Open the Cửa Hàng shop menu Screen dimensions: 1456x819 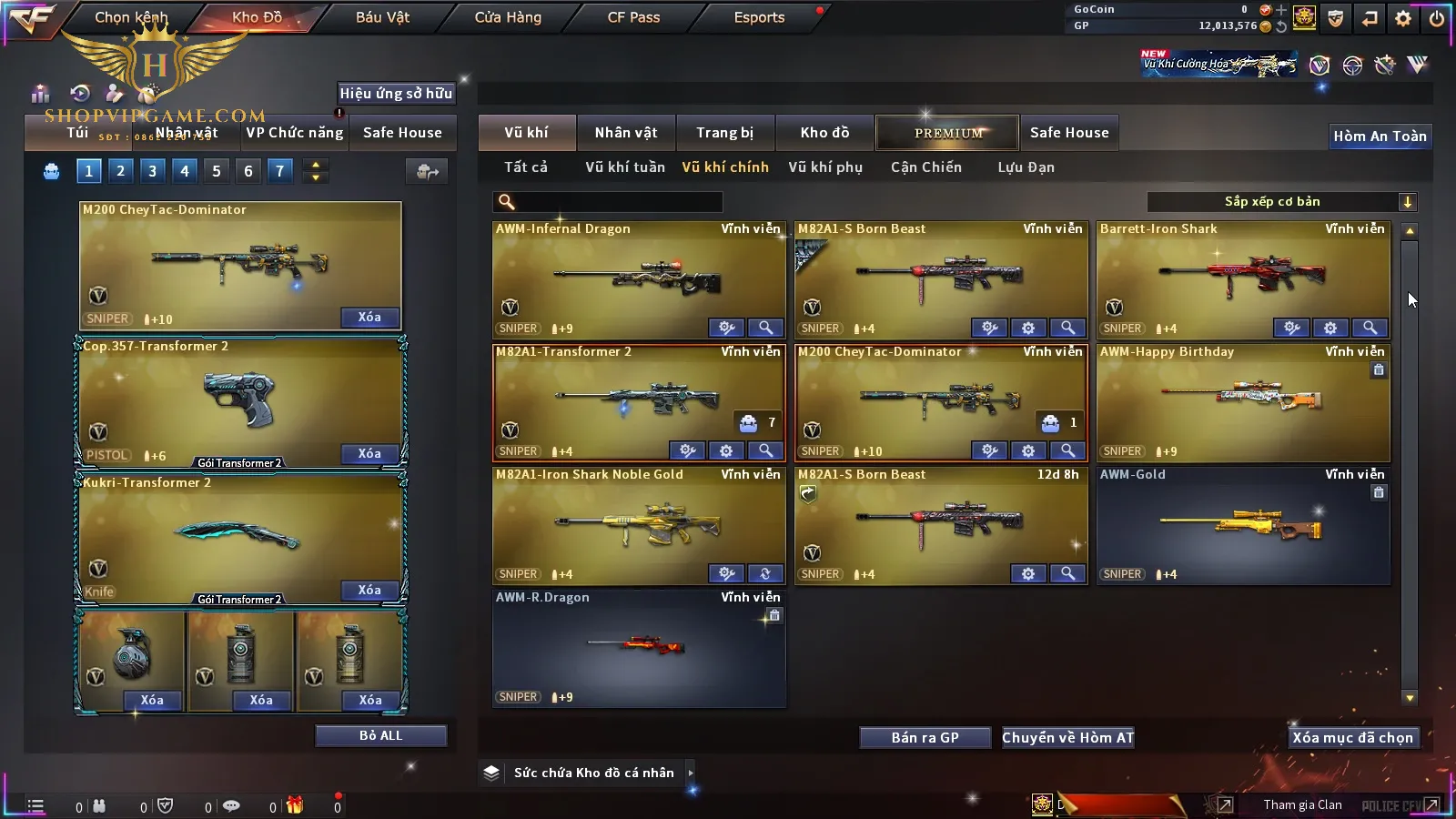tap(508, 17)
